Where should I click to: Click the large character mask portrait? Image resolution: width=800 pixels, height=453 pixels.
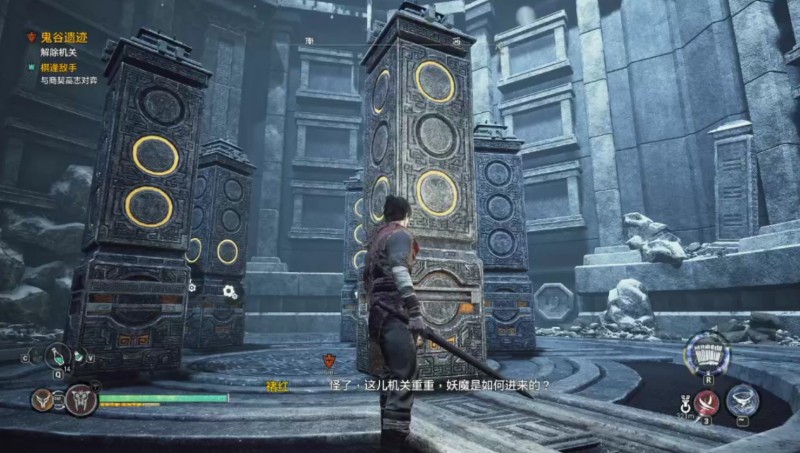coord(80,401)
